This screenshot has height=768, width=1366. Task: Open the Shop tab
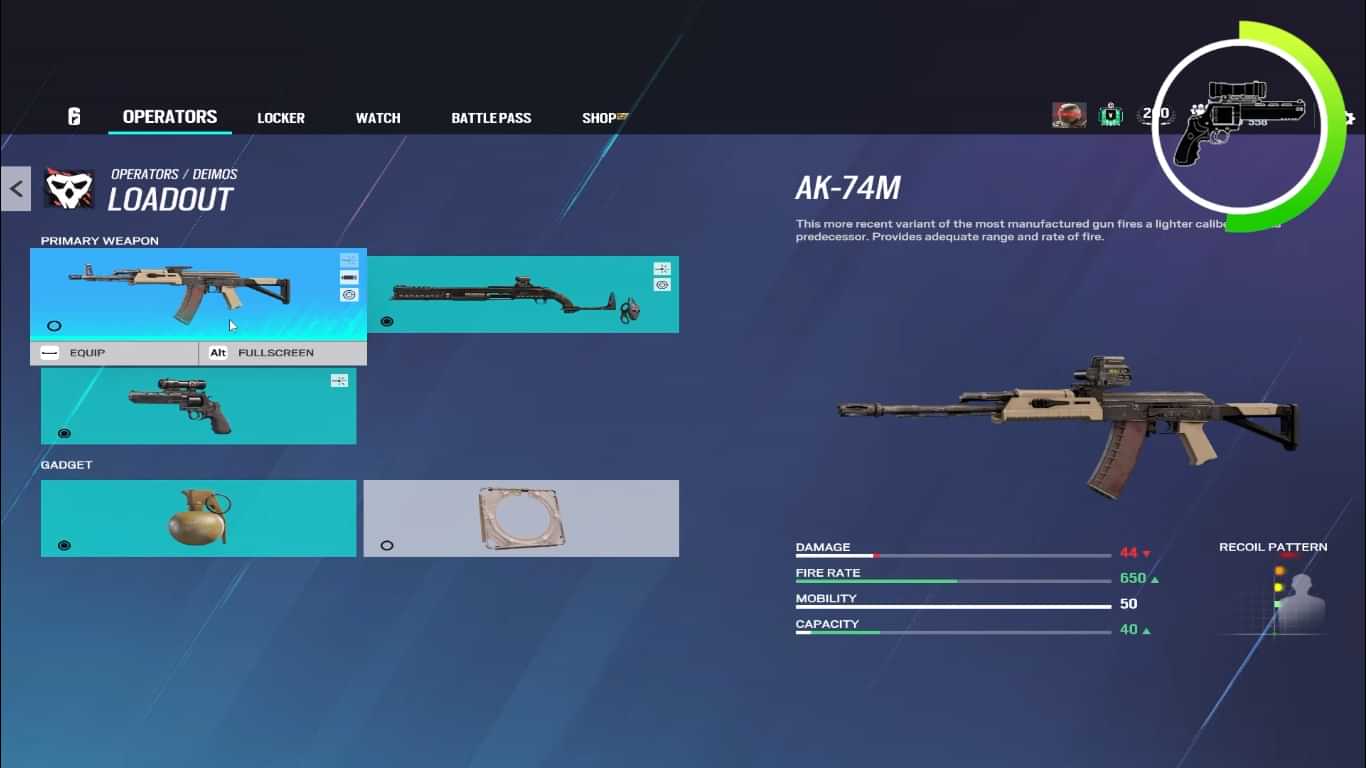pyautogui.click(x=601, y=118)
